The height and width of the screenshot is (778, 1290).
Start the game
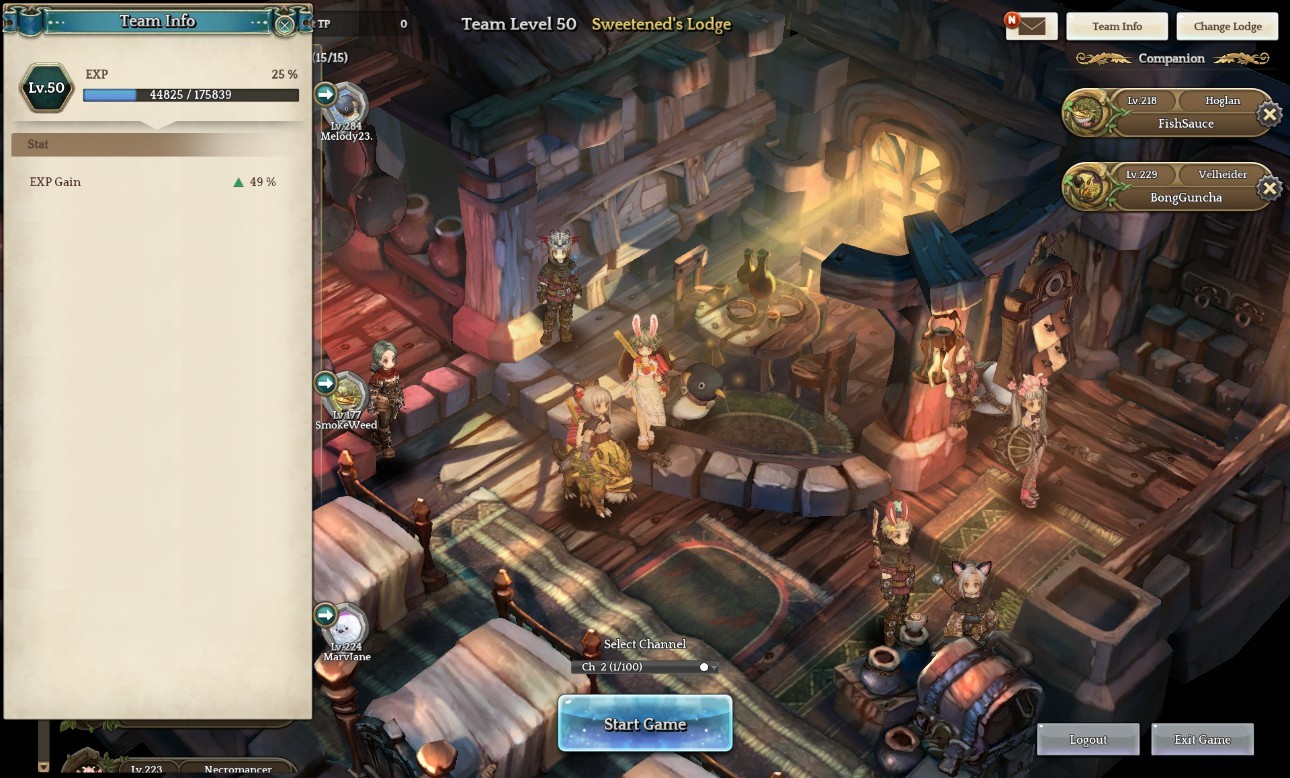coord(645,723)
